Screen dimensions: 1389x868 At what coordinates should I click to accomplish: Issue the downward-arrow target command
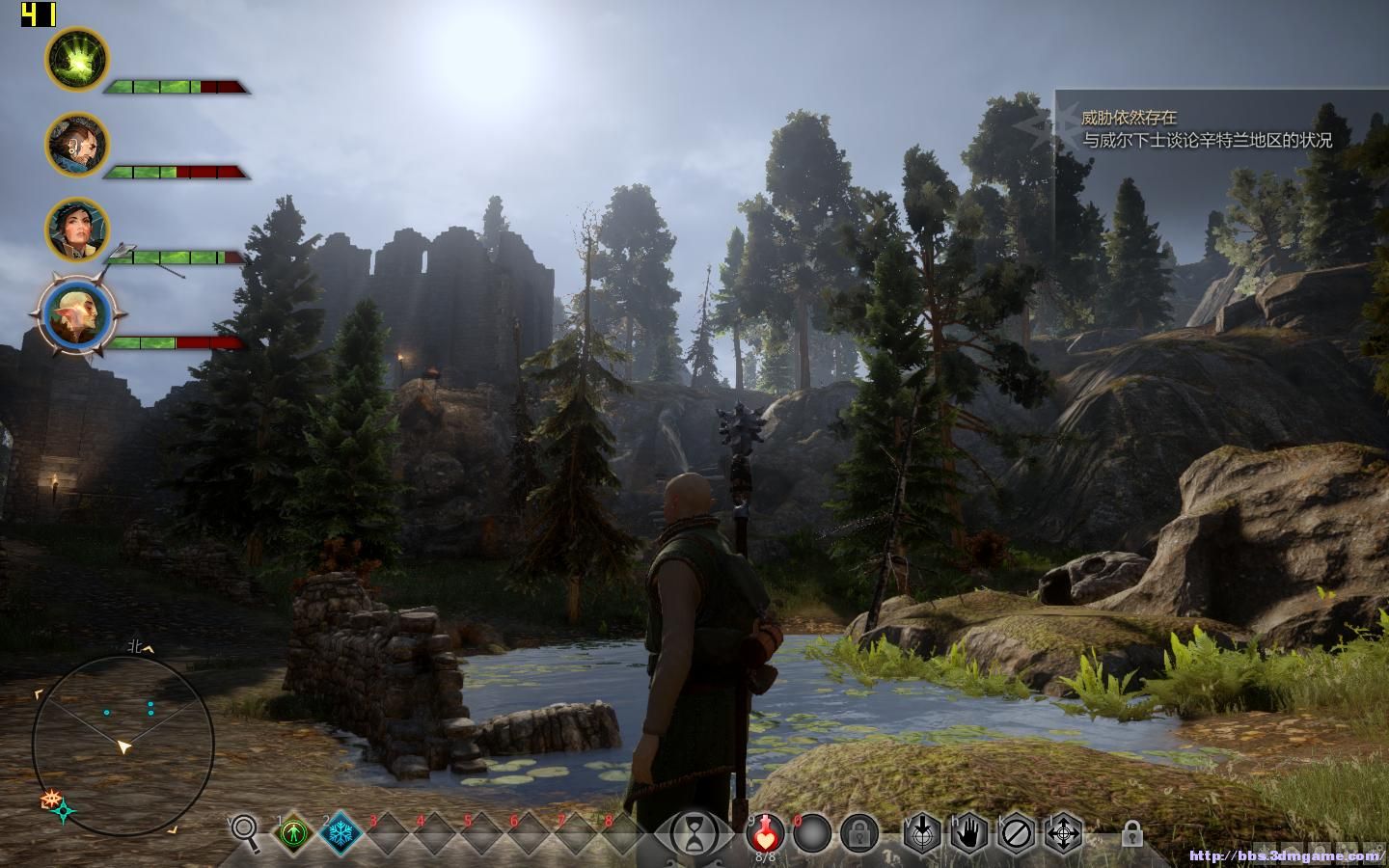tap(921, 832)
